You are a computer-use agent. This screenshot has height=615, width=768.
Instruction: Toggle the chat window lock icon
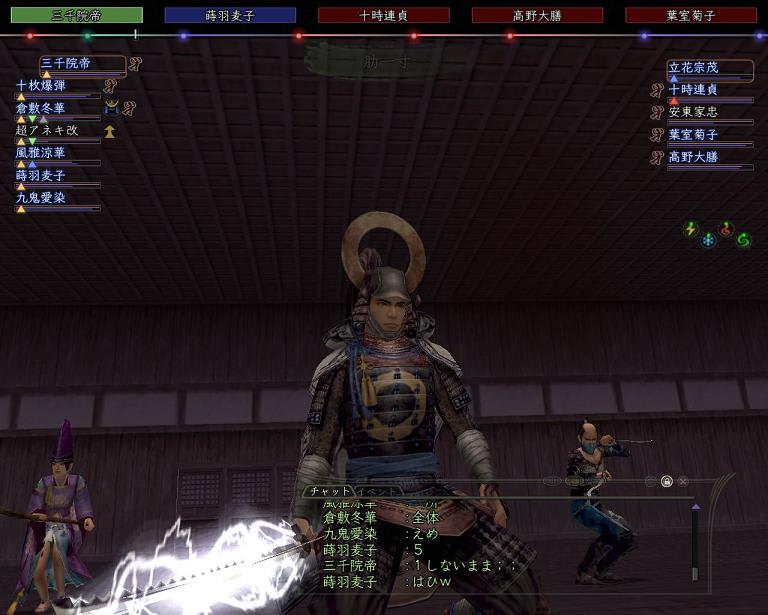[x=666, y=481]
